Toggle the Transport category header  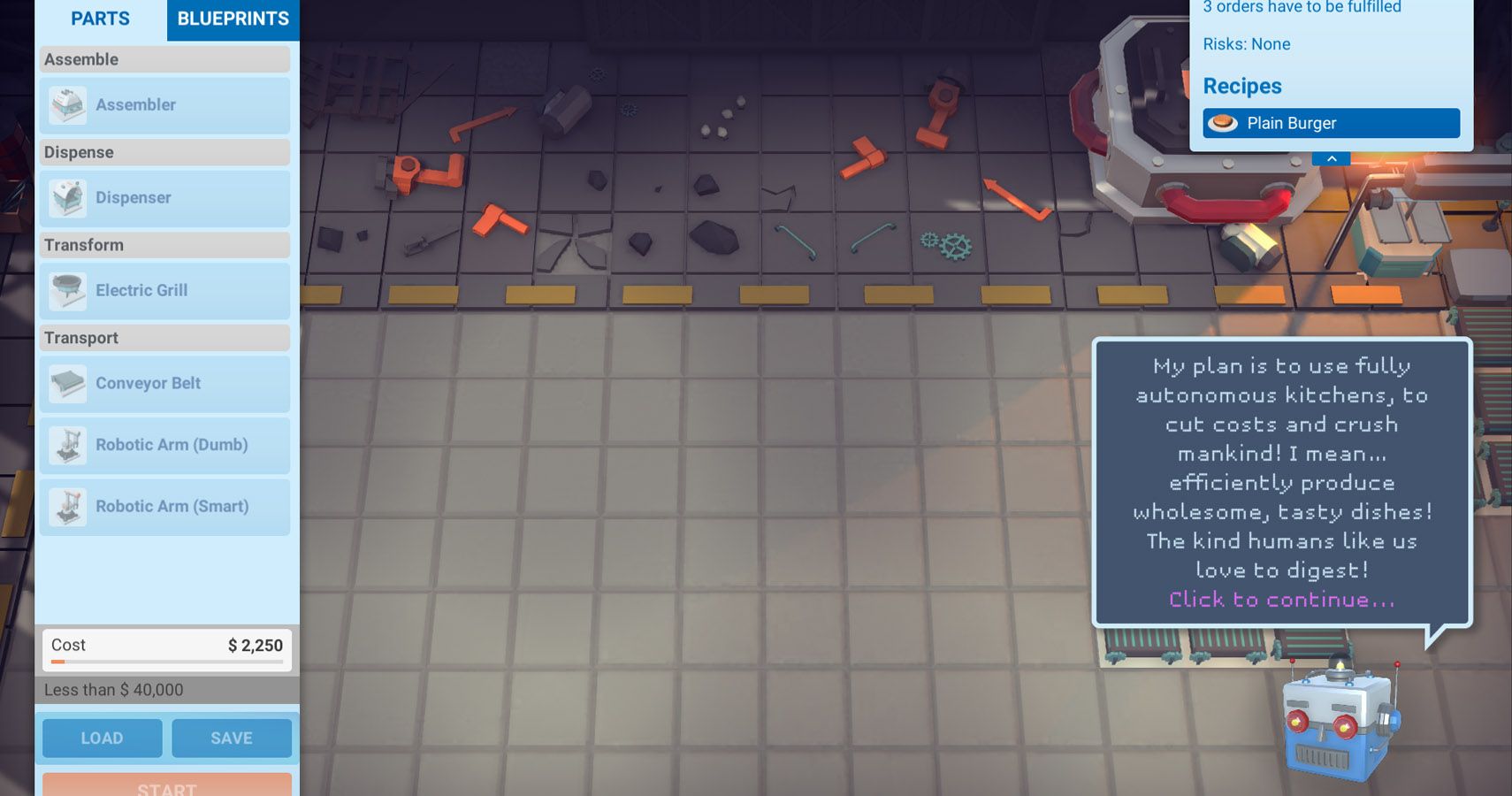click(164, 337)
